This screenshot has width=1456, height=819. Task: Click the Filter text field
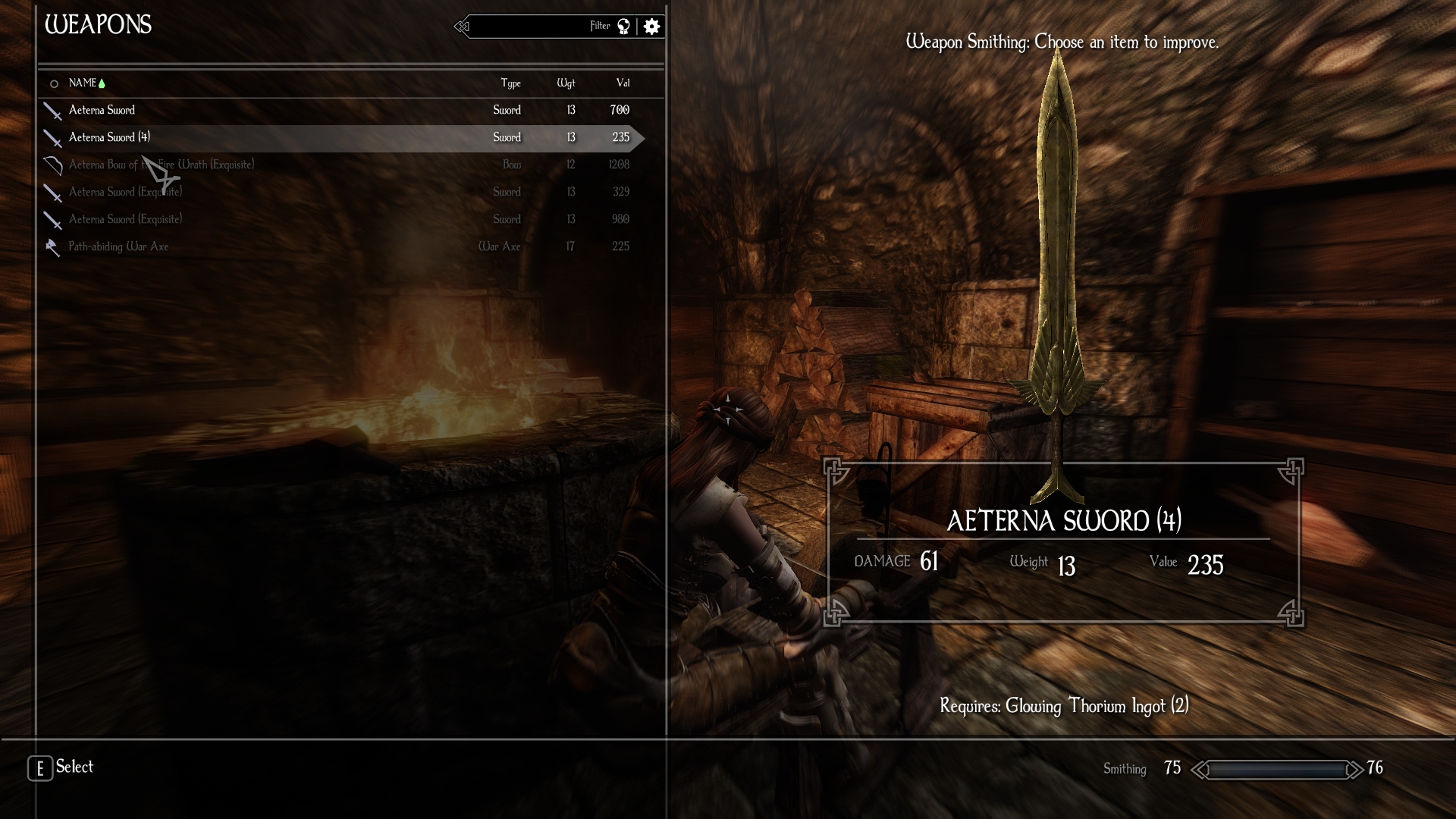[531, 27]
